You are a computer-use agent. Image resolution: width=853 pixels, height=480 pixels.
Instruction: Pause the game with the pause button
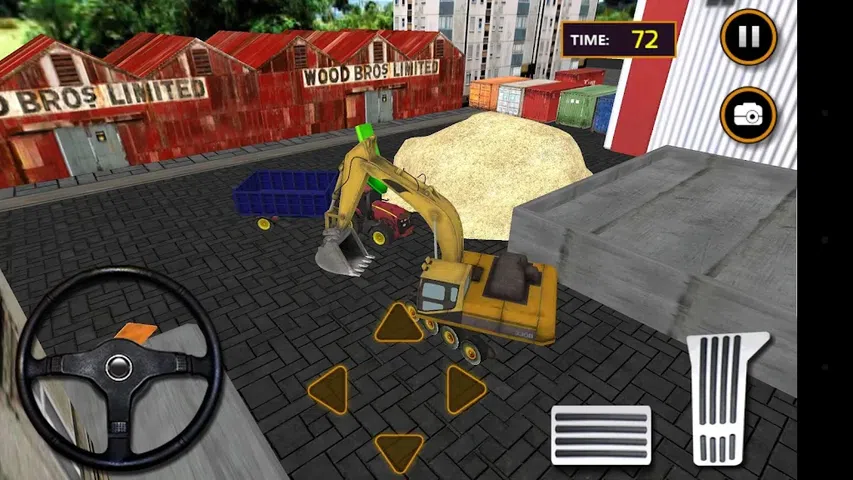(748, 37)
